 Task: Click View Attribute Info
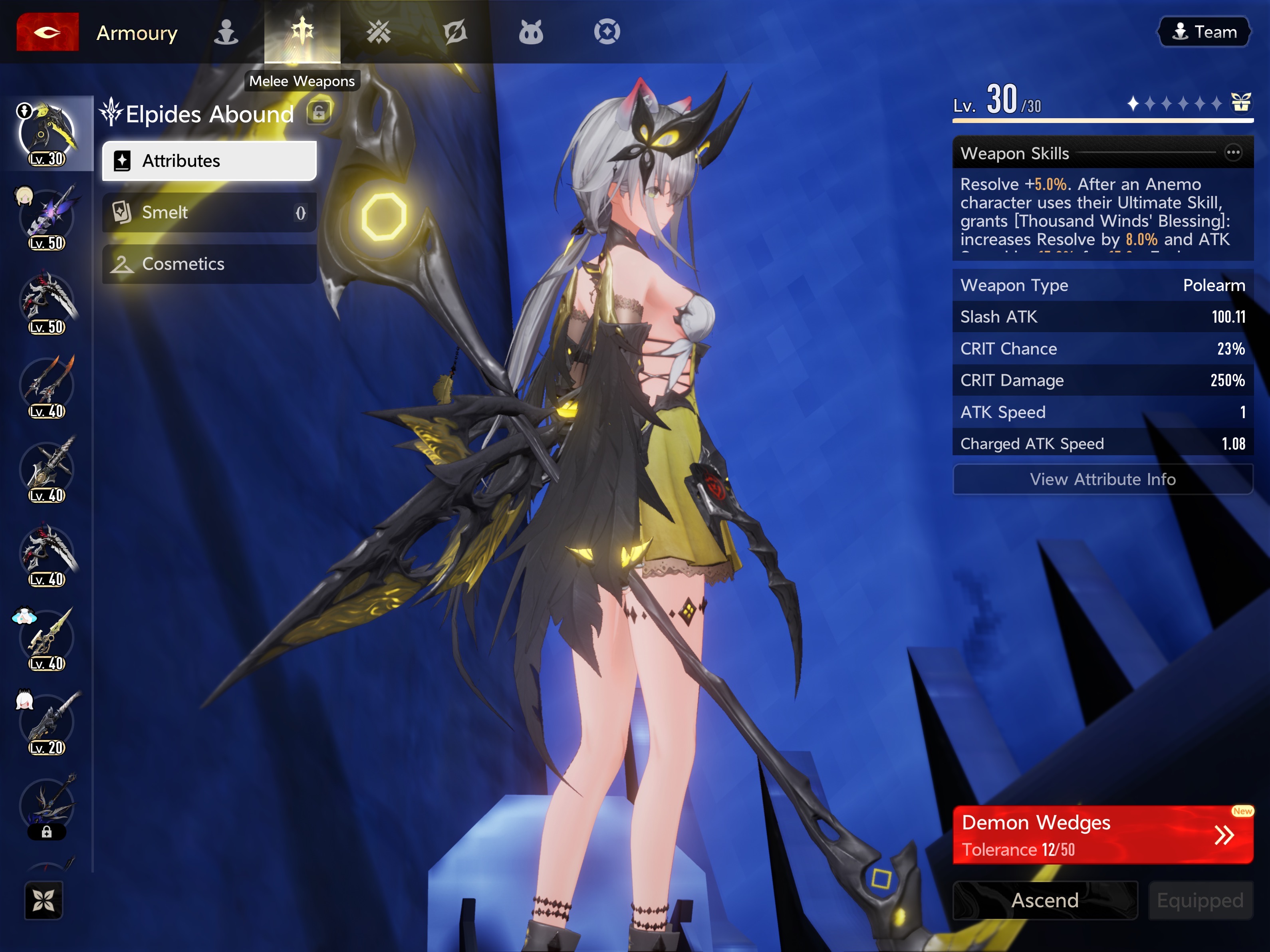[1102, 479]
